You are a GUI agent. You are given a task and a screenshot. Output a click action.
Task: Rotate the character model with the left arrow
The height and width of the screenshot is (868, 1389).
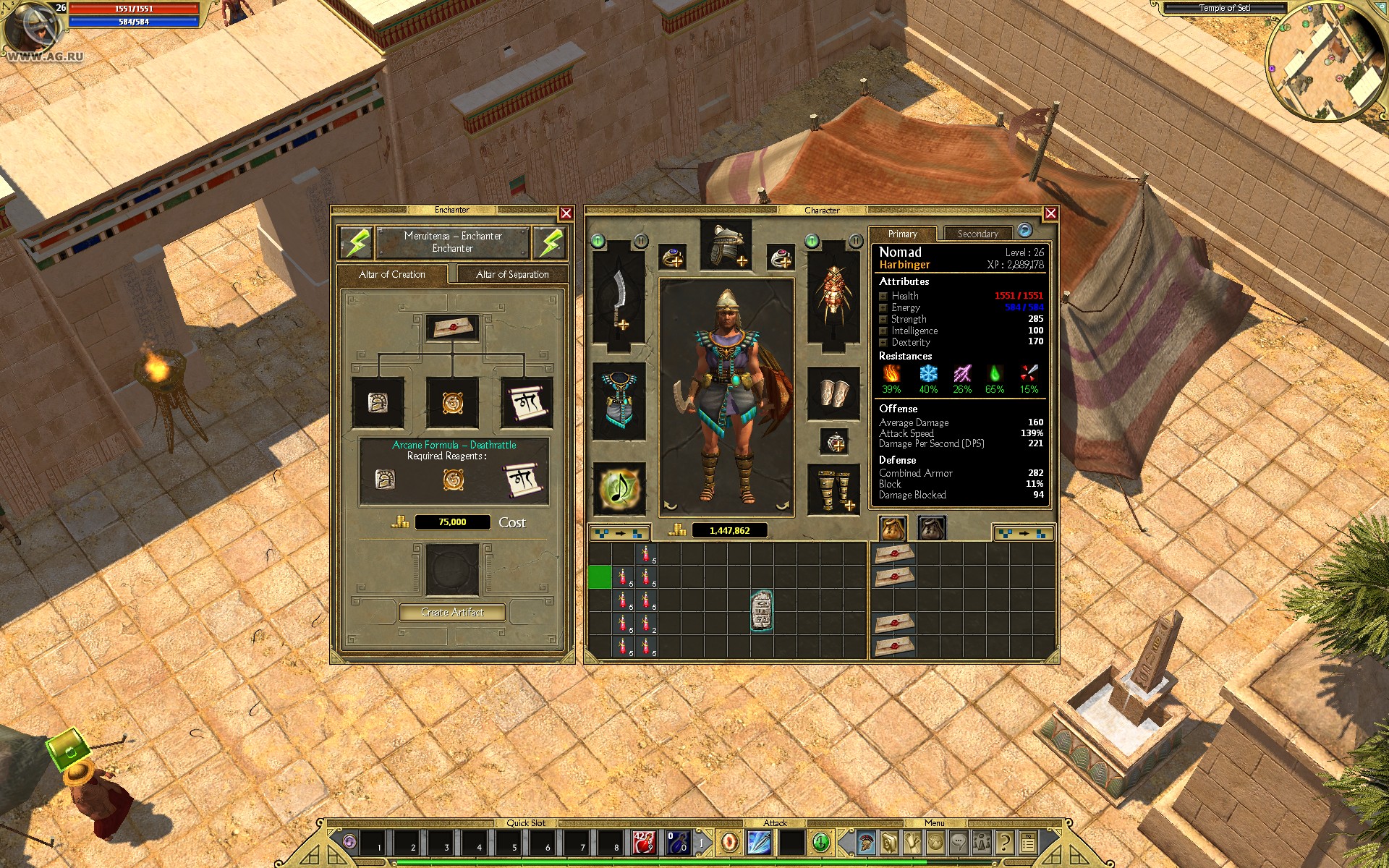[x=669, y=506]
